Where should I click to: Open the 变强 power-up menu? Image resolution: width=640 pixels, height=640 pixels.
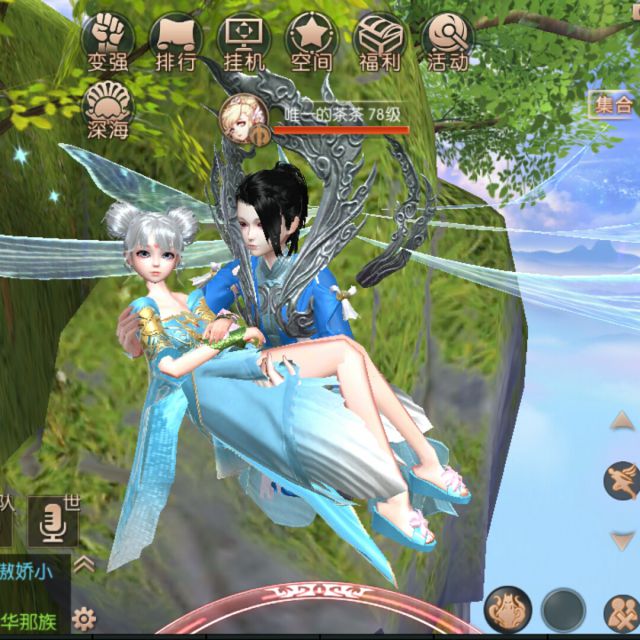[107, 42]
